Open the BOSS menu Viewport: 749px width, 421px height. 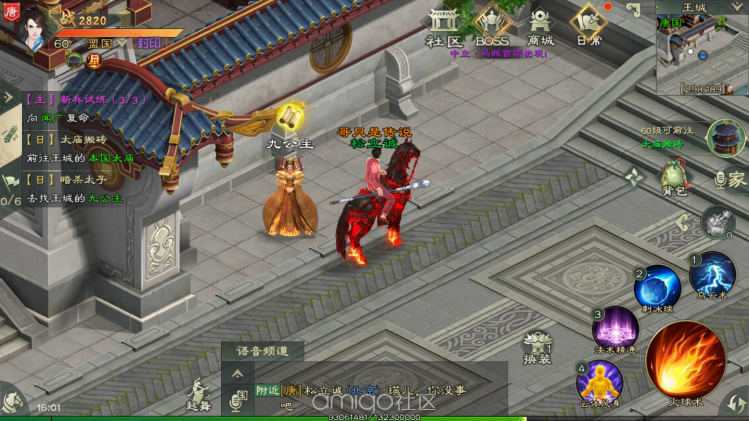point(491,27)
